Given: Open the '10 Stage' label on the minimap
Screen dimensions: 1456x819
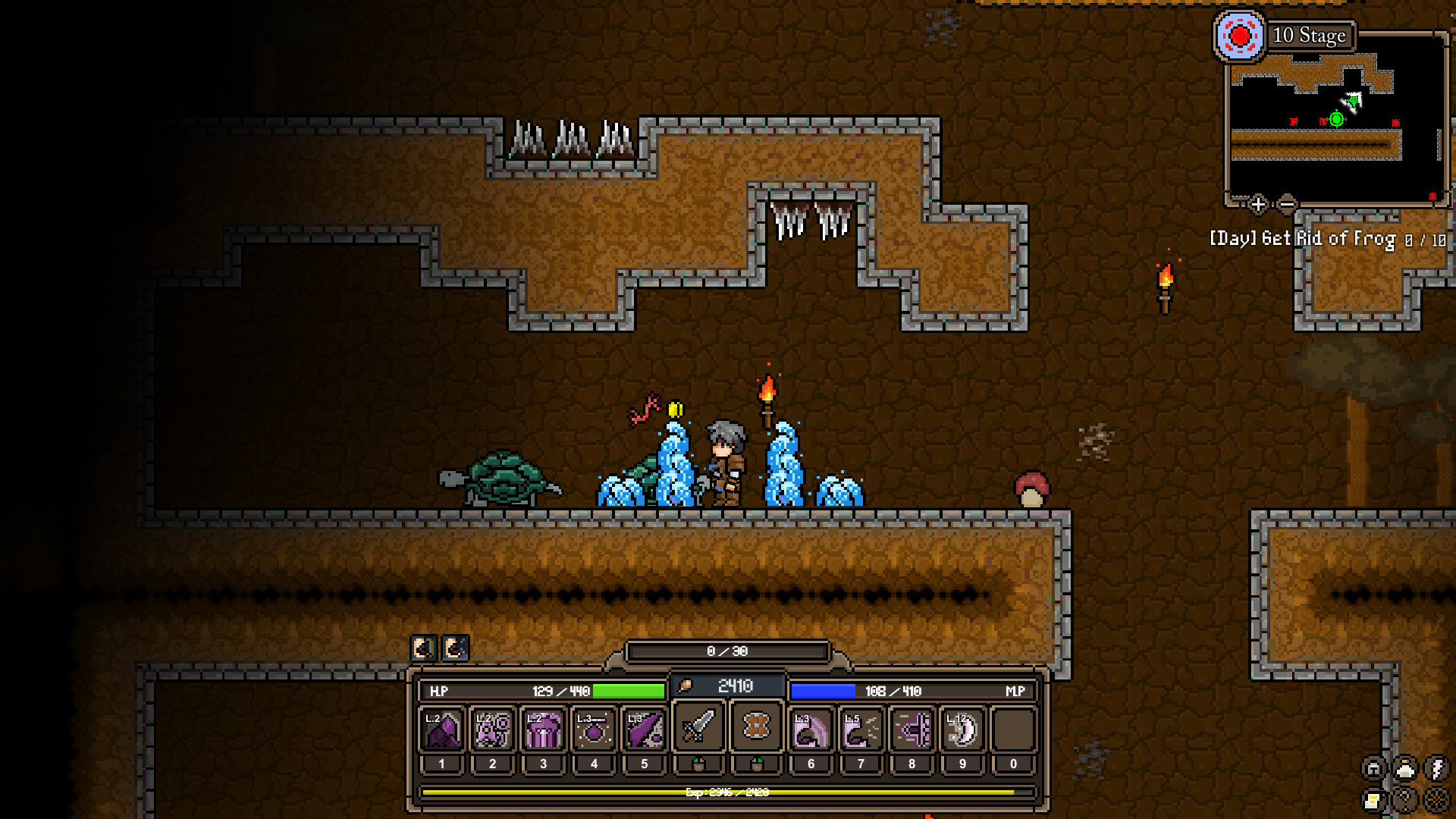Looking at the screenshot, I should pos(1310,36).
